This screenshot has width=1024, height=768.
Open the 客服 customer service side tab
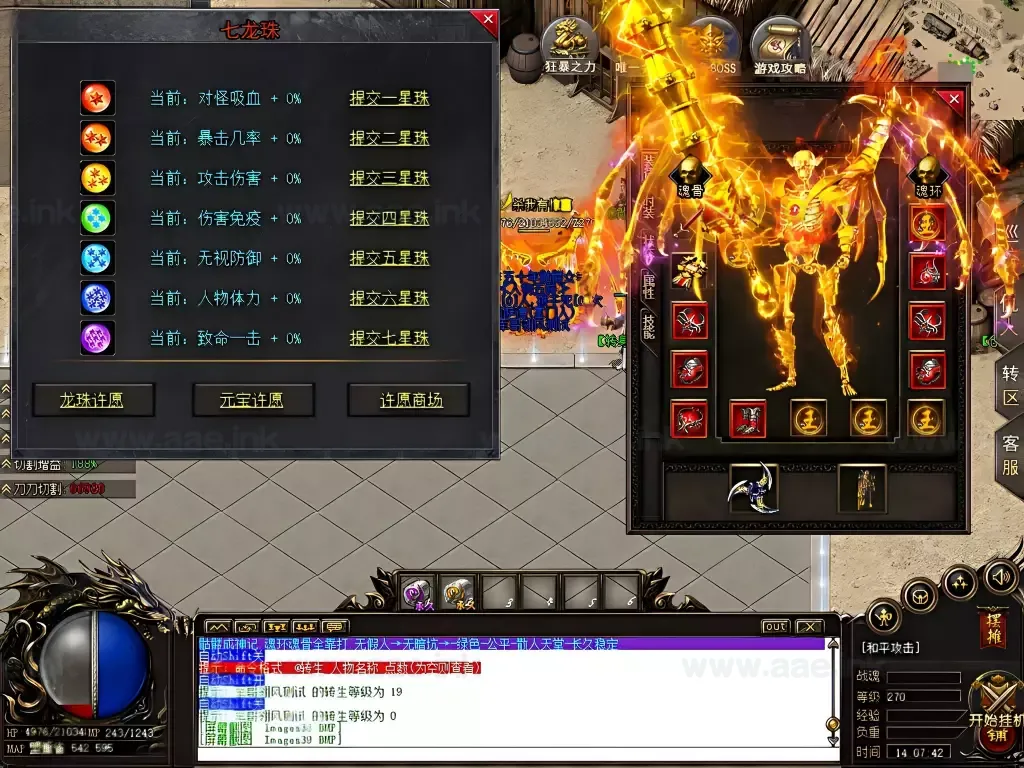click(1010, 455)
